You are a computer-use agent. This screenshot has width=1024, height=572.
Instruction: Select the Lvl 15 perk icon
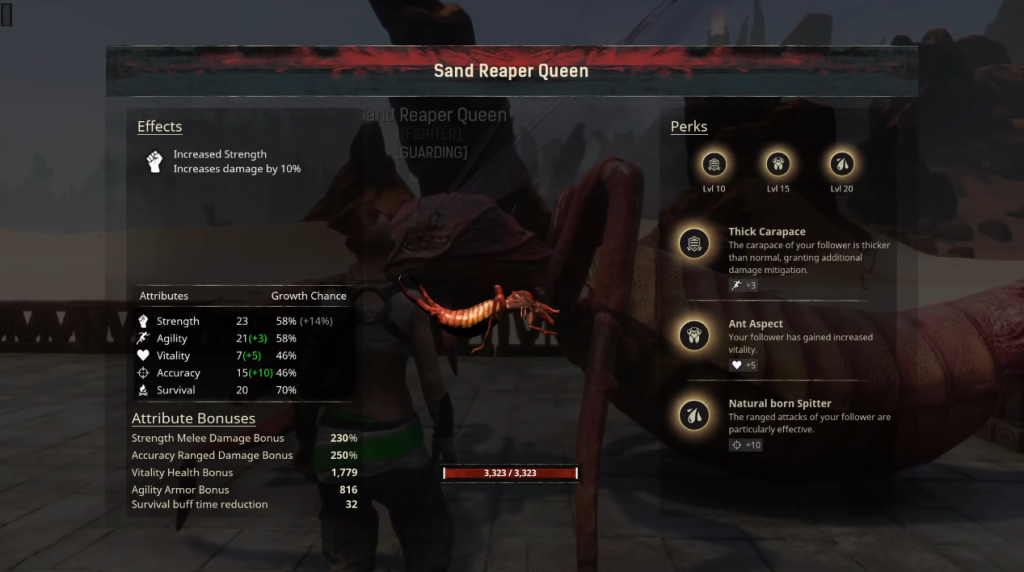[778, 164]
